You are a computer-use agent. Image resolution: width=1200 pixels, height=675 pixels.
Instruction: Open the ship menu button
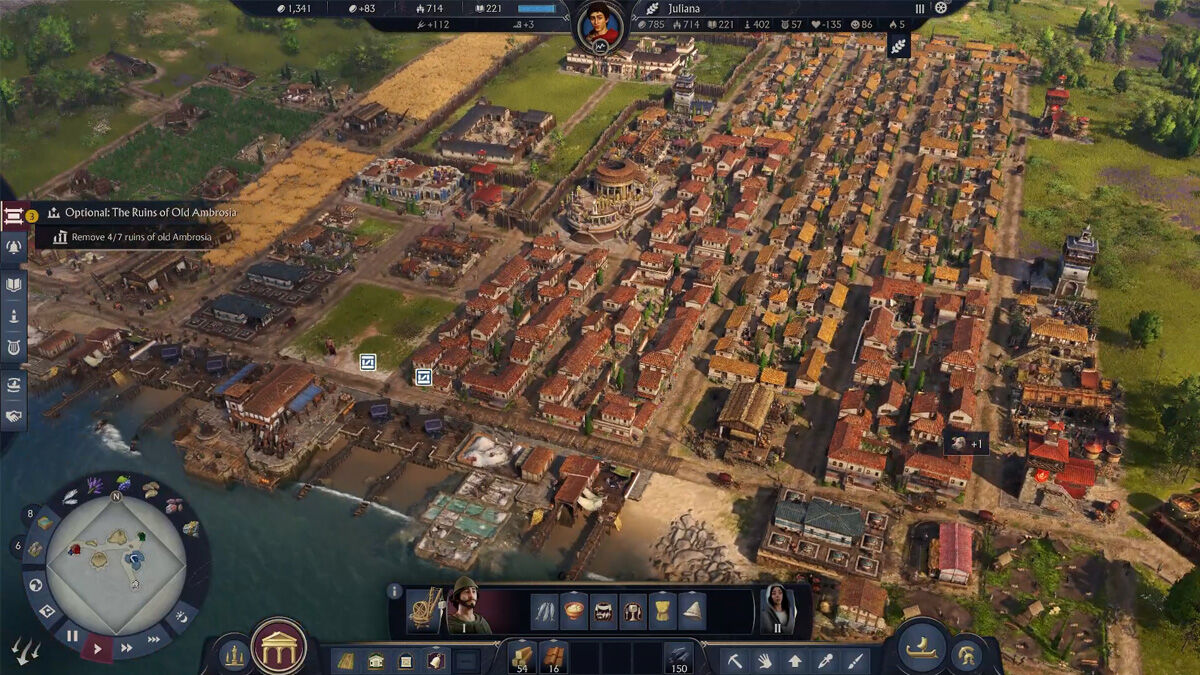pyautogui.click(x=921, y=648)
